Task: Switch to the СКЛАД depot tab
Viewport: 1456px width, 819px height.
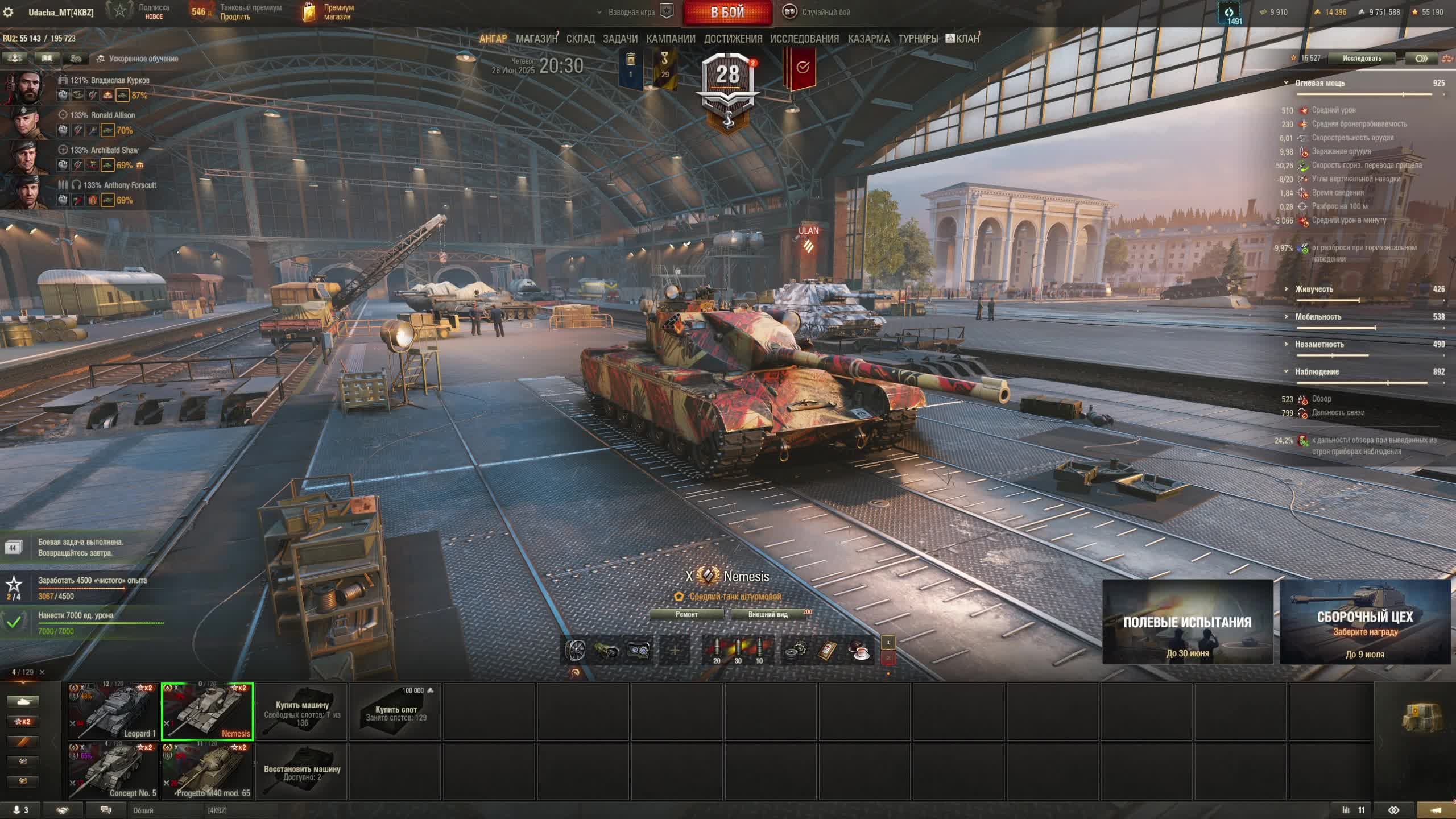Action: [580, 39]
